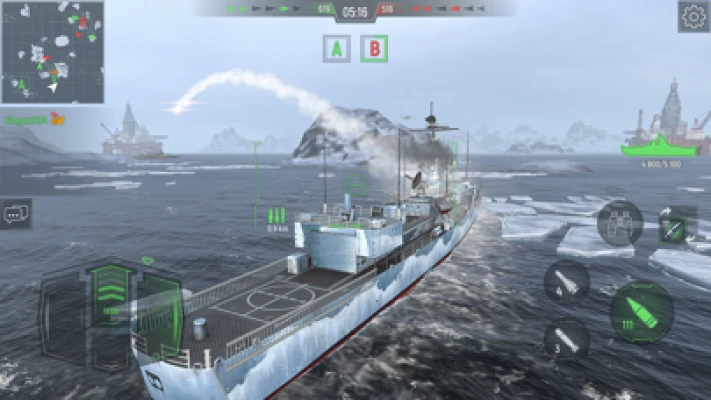Fire the main gun green shell button
This screenshot has width=711, height=400.
640,312
